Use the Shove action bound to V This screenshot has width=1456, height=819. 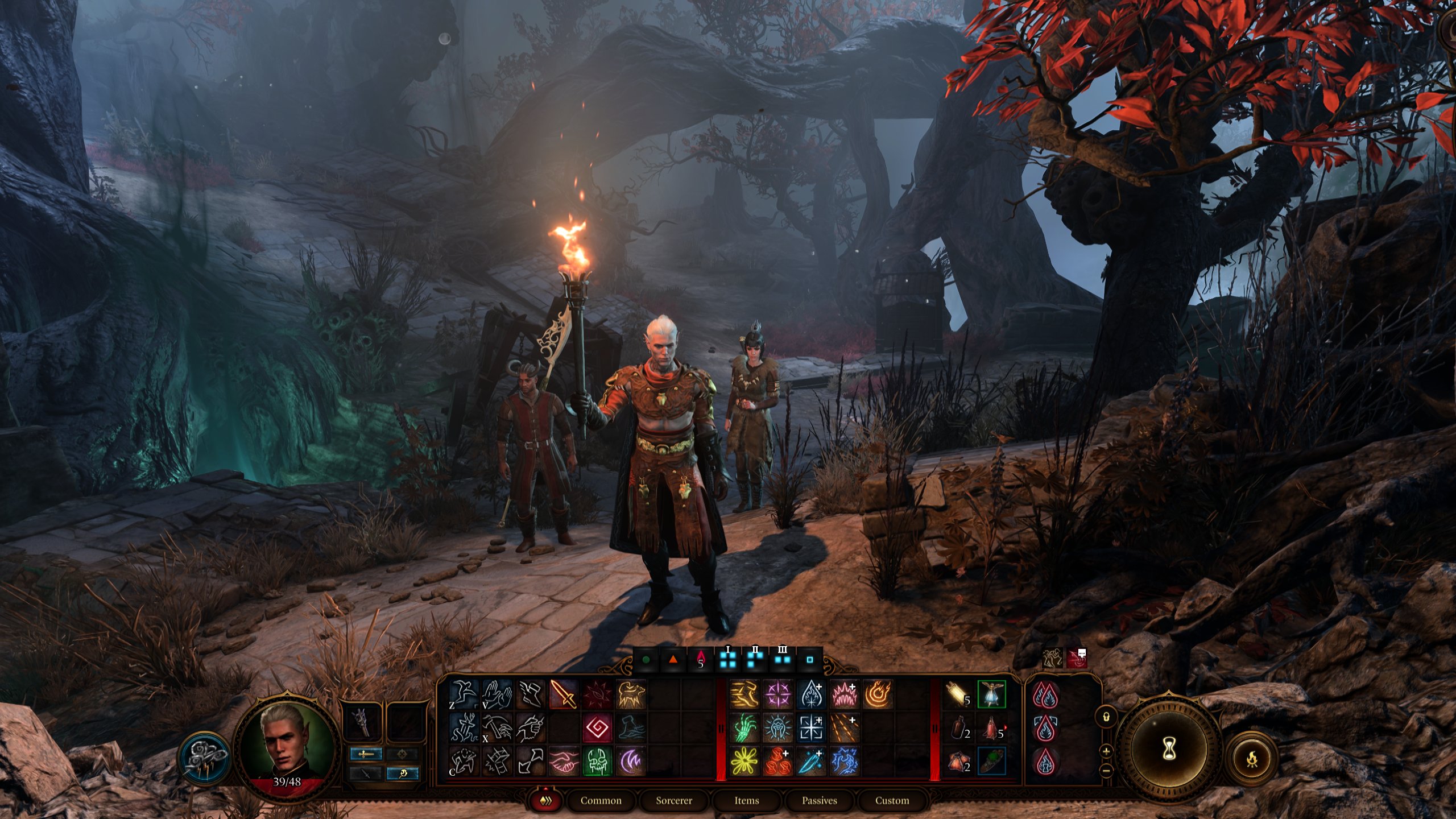[497, 694]
